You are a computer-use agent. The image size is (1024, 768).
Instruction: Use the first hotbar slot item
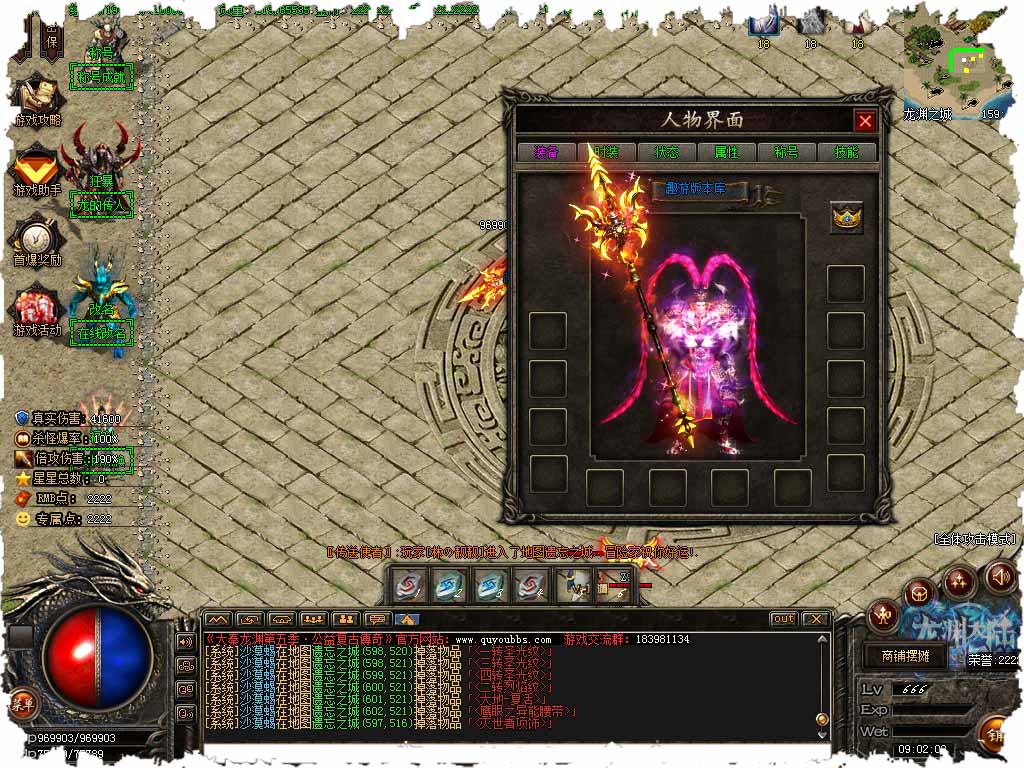[x=409, y=586]
